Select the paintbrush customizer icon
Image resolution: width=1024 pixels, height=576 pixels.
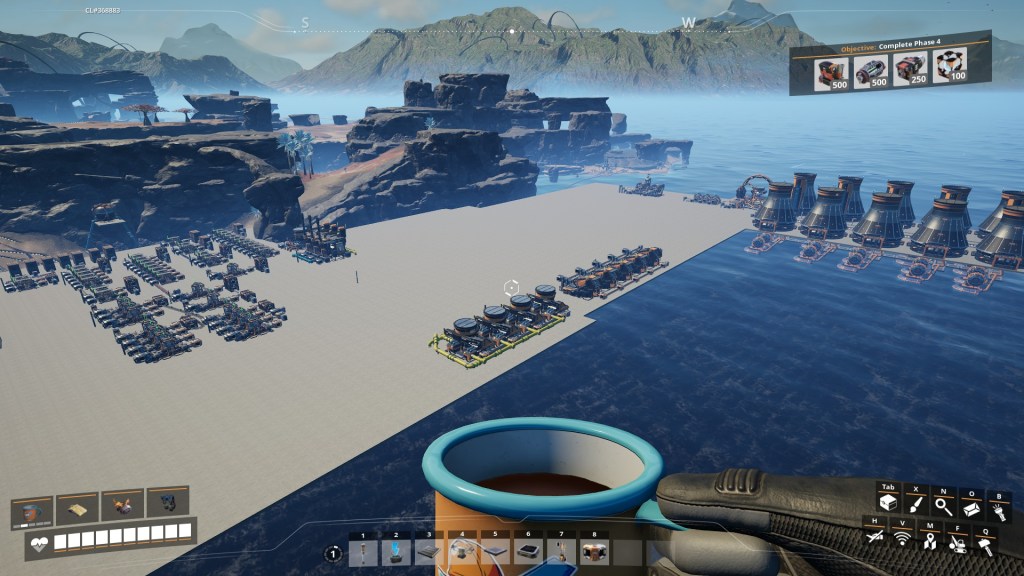coord(915,504)
